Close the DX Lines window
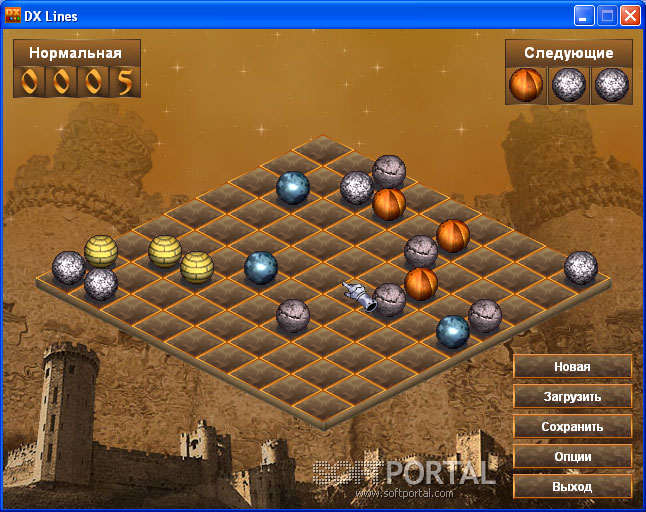This screenshot has height=512, width=646. click(x=630, y=16)
